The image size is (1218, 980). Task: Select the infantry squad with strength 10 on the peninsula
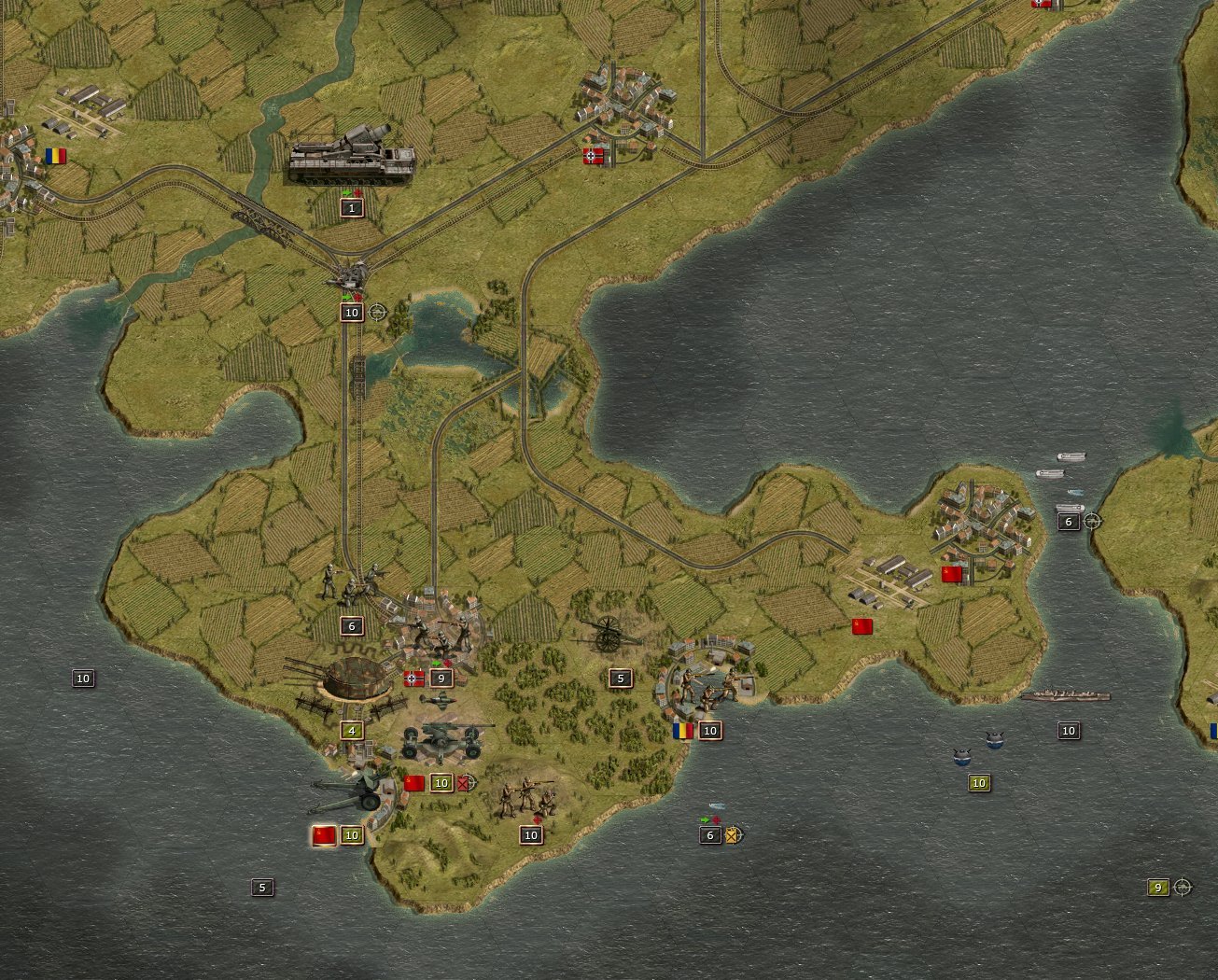click(x=528, y=797)
